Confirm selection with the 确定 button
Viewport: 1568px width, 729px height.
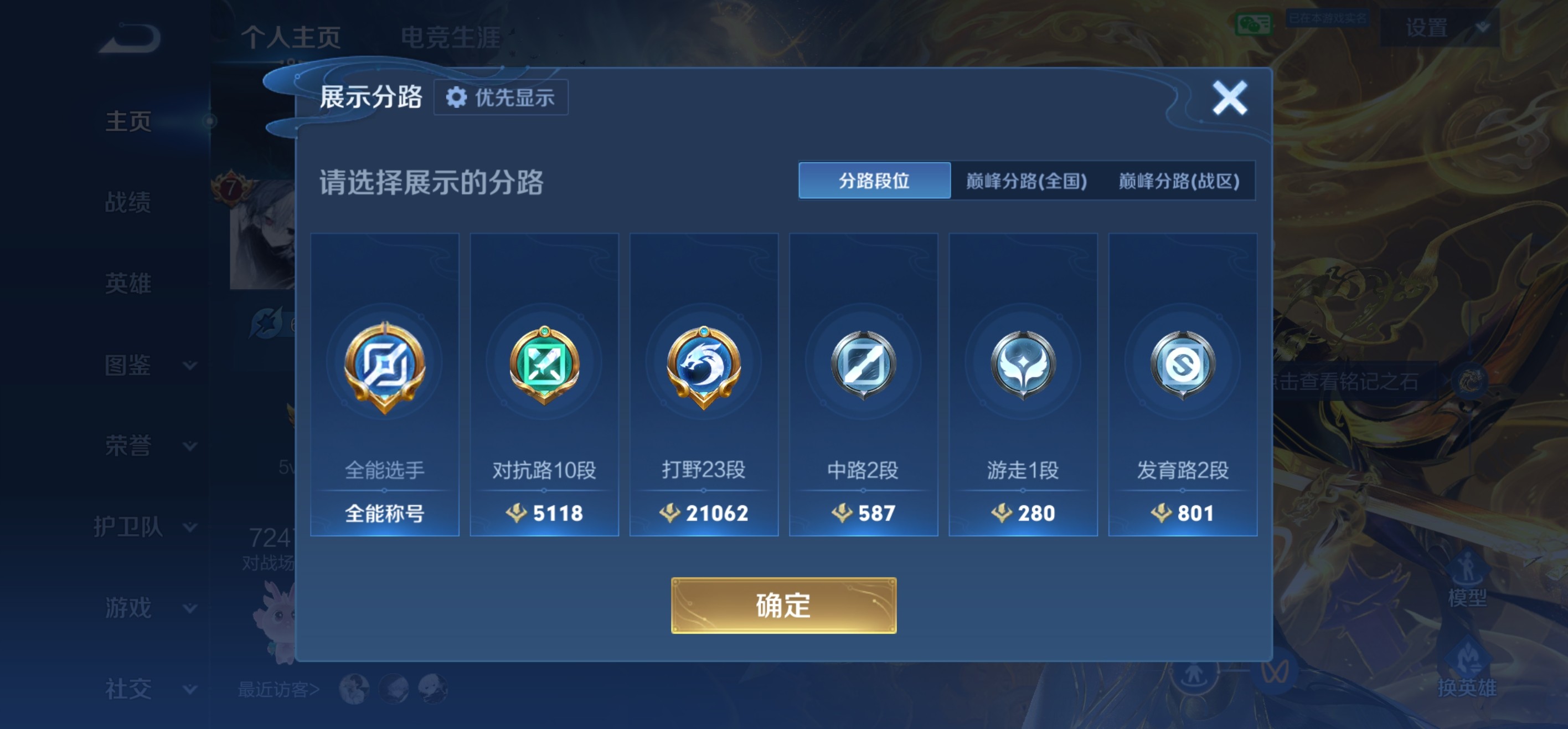click(x=784, y=607)
